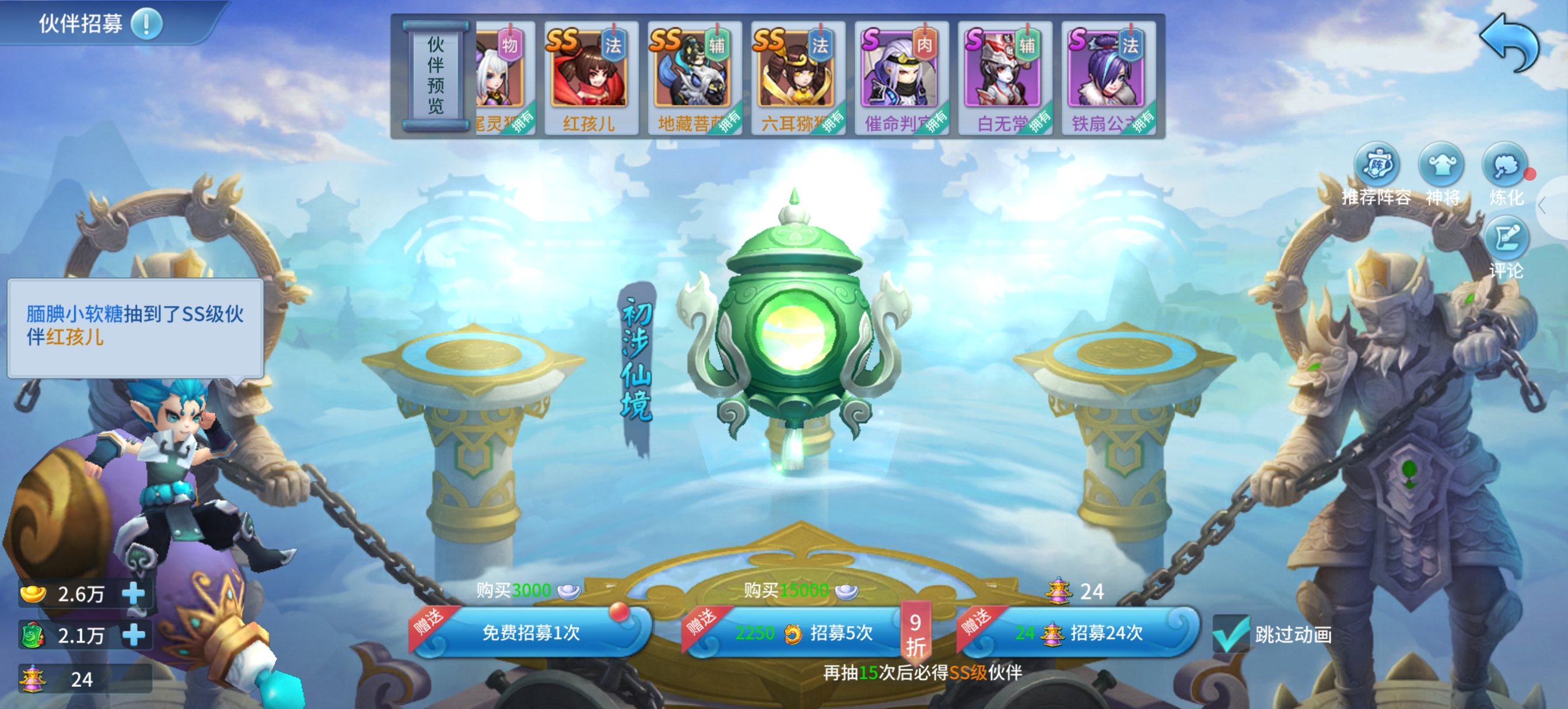Toggle the 跳过动画 skip animation checkbox
Image resolution: width=1568 pixels, height=709 pixels.
(x=1231, y=634)
